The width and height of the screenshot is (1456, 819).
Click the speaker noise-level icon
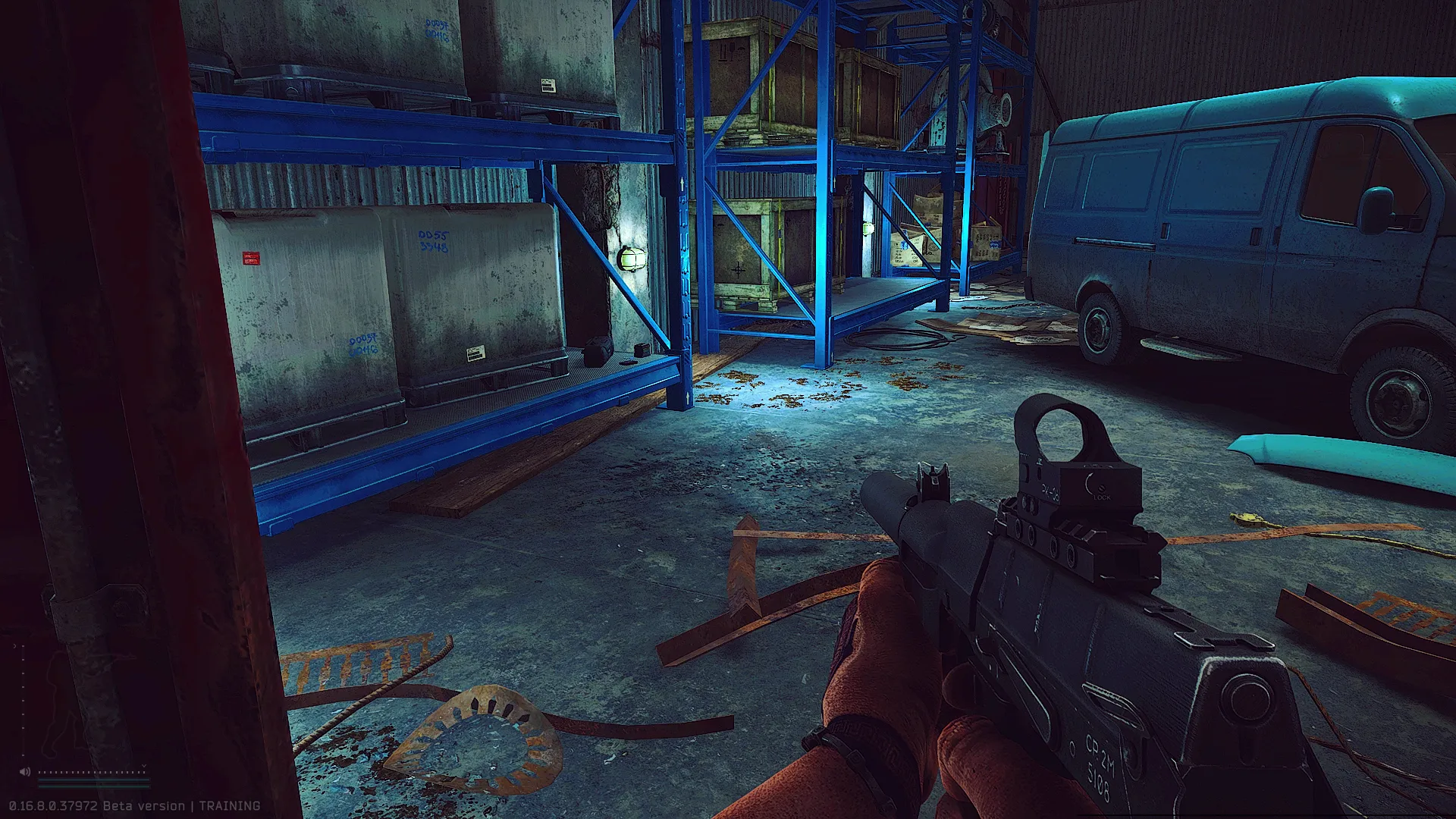point(25,772)
